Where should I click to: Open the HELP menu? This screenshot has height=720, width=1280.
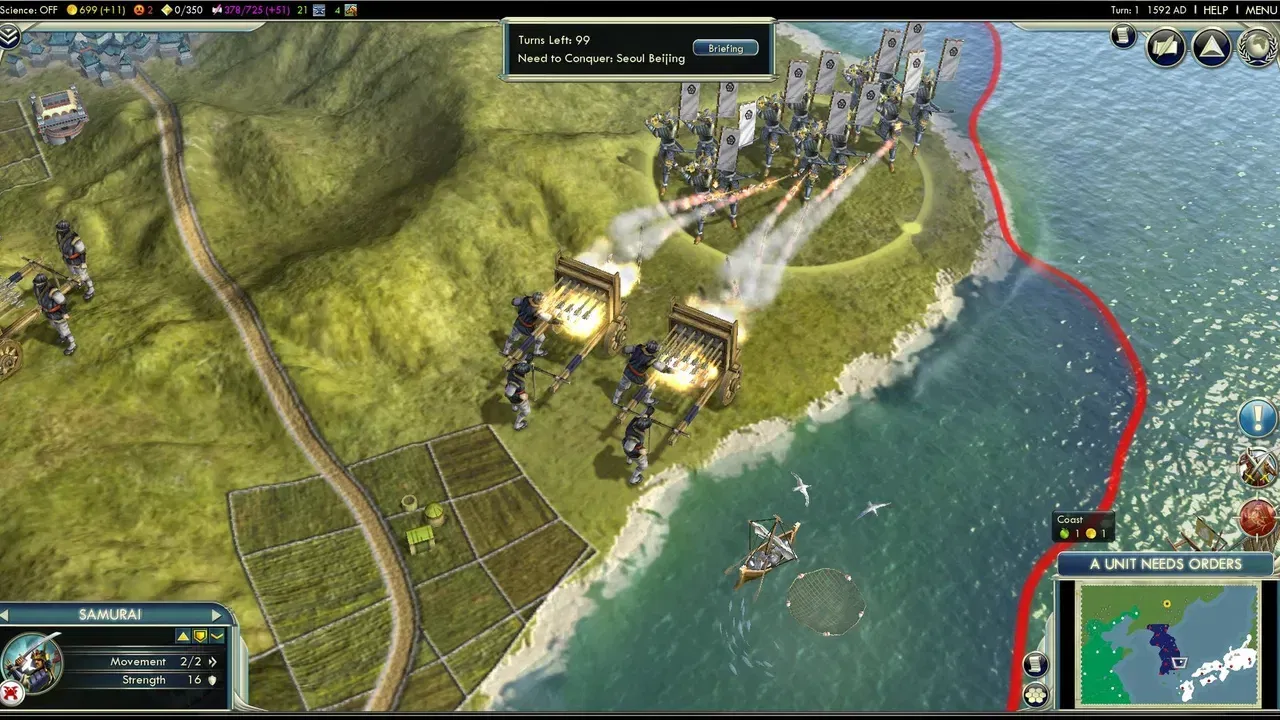tap(1217, 9)
